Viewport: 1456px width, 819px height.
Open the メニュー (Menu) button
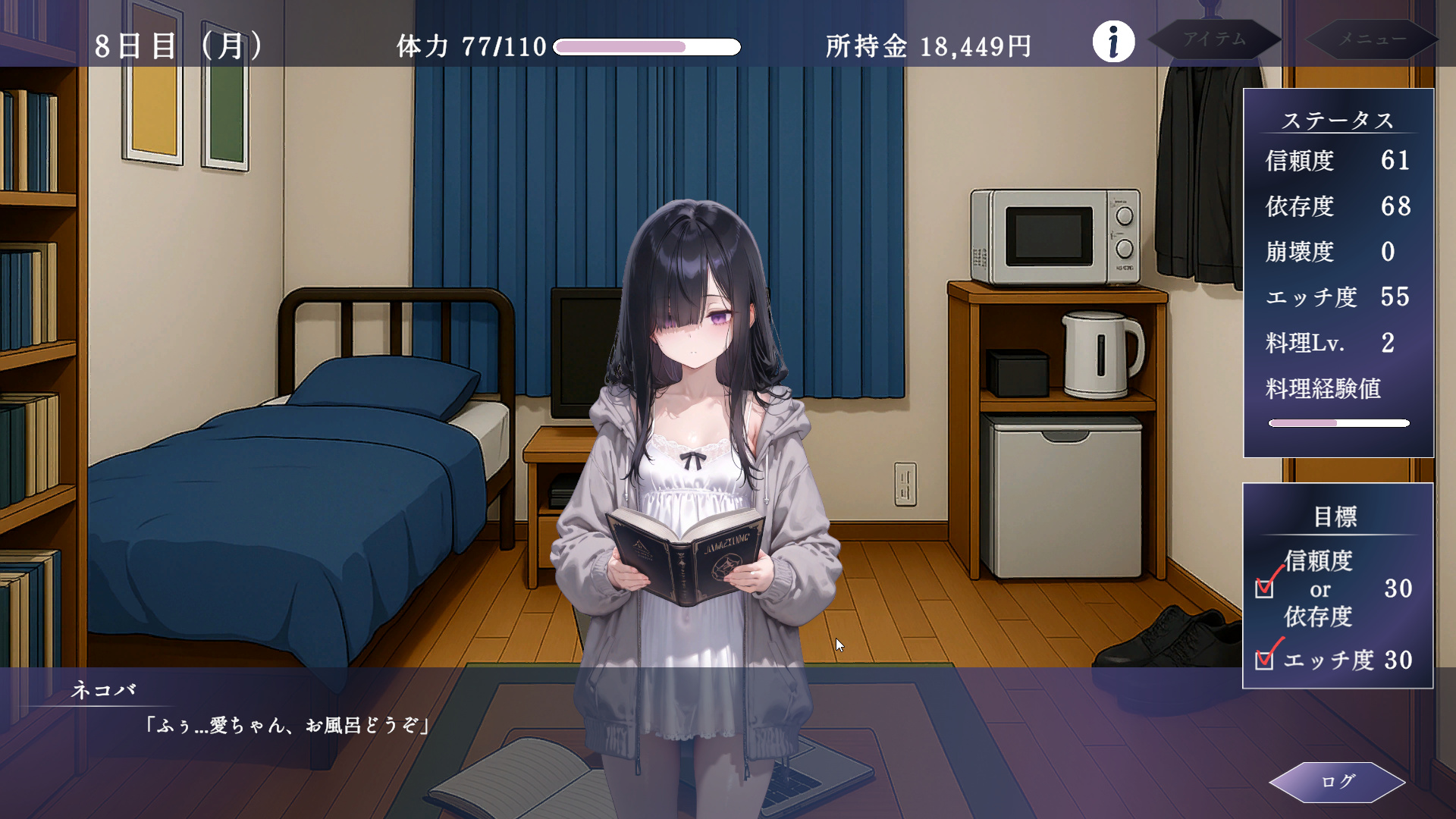tap(1372, 39)
